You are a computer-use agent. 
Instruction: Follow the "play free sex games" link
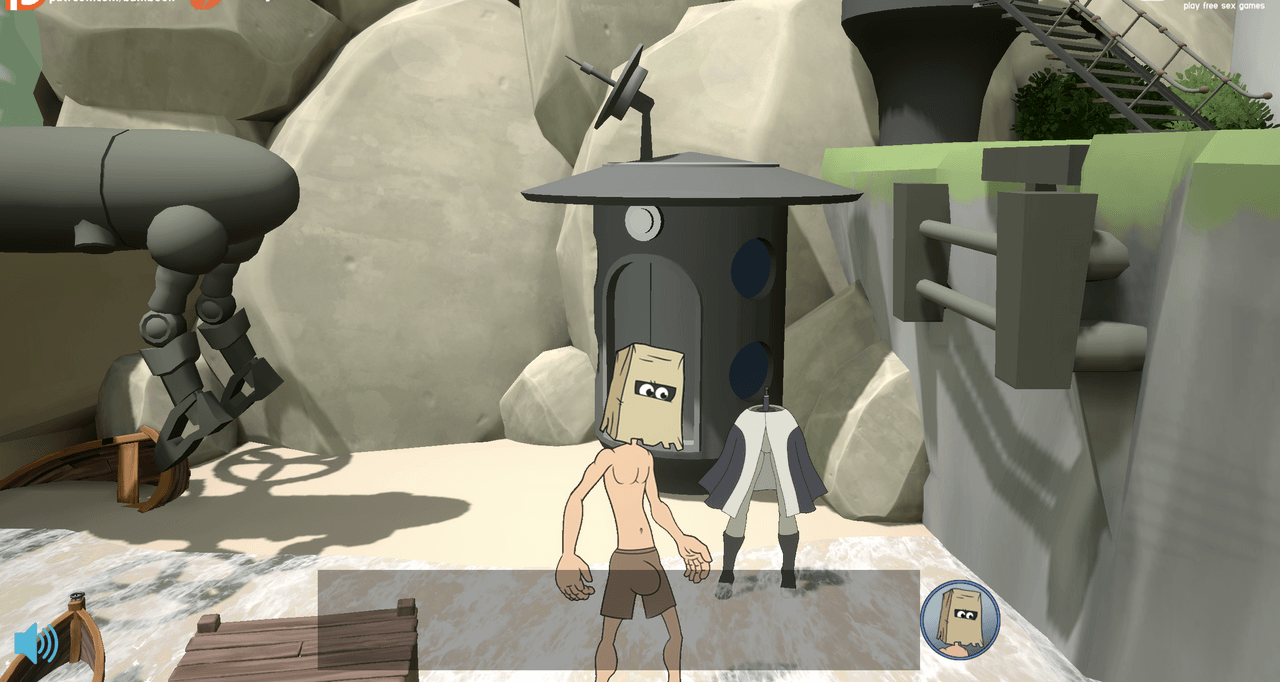click(1223, 6)
